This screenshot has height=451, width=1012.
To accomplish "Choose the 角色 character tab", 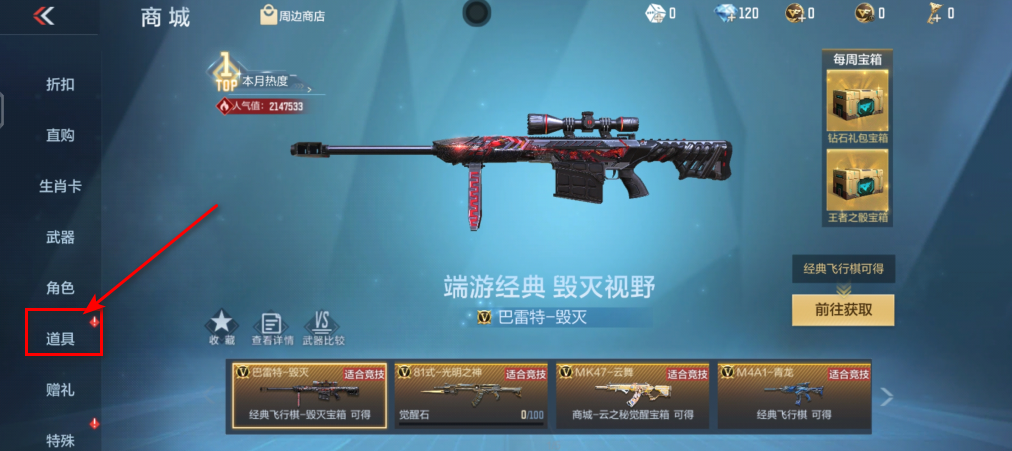I will click(60, 287).
